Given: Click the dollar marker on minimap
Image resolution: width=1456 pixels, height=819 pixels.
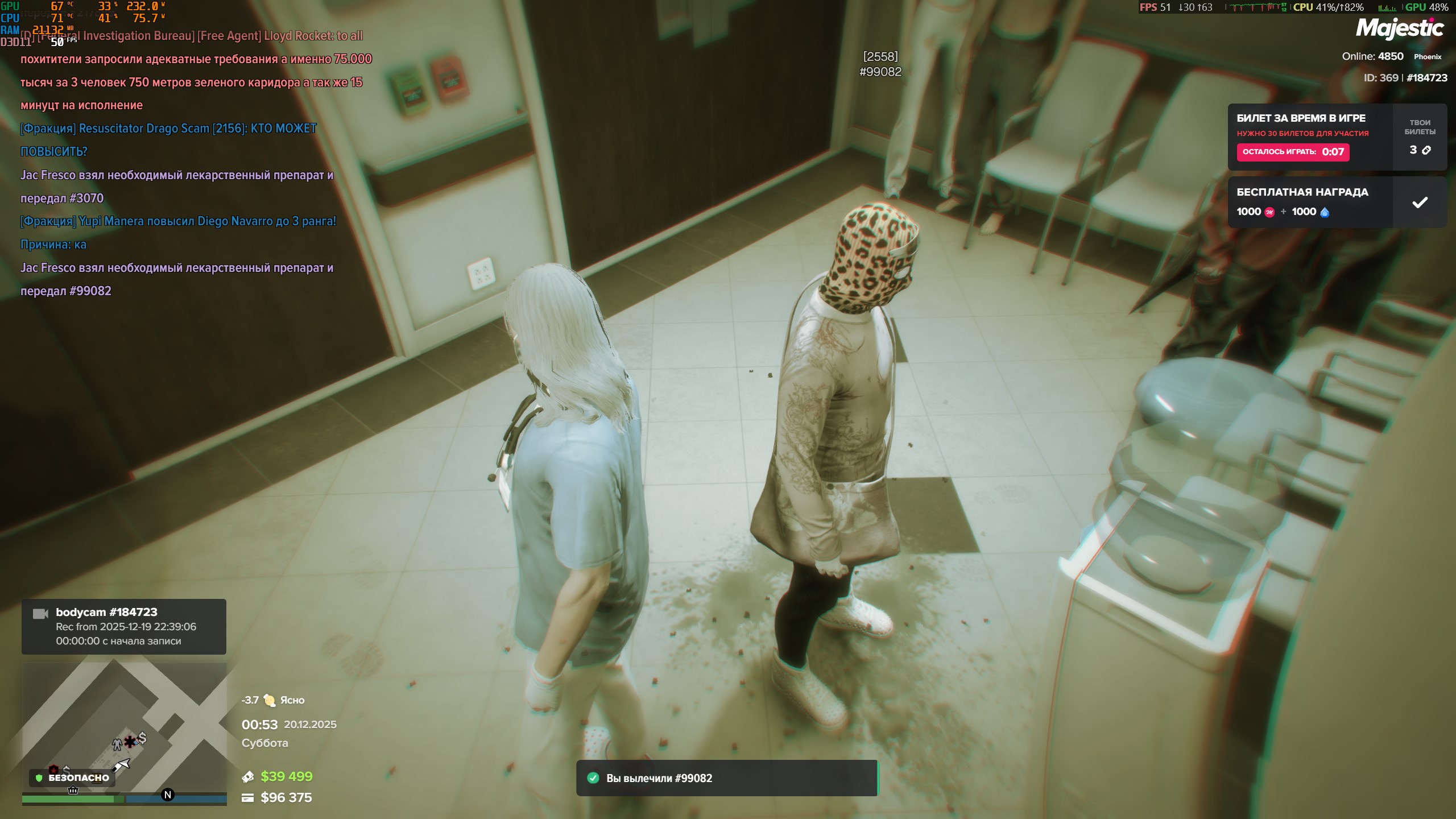Looking at the screenshot, I should pyautogui.click(x=142, y=738).
